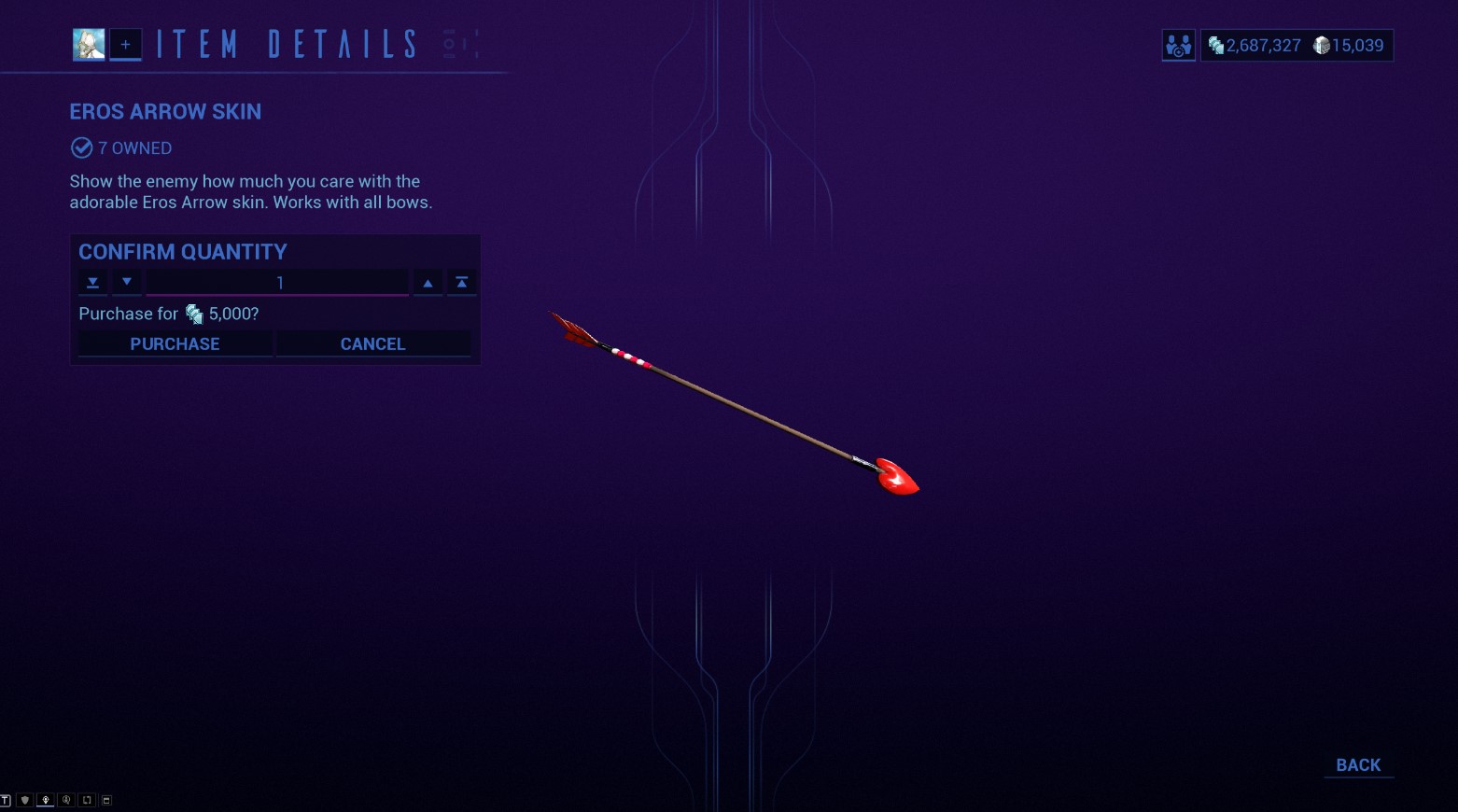Click the decrease quantity arrow
This screenshot has height=812, width=1458.
[x=127, y=282]
